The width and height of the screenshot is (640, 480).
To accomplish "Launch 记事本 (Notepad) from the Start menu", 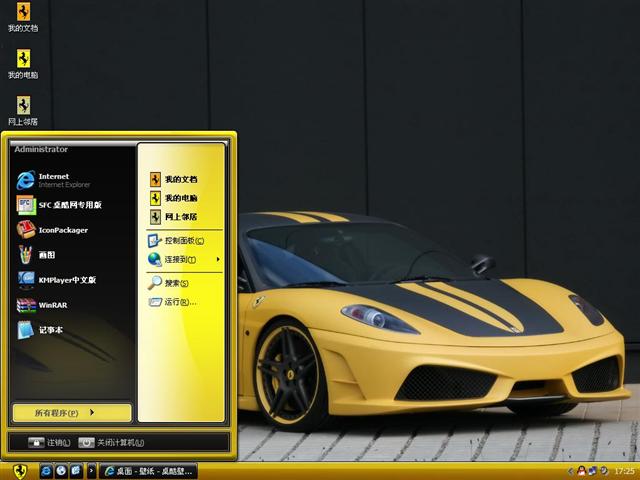I will pos(48,330).
